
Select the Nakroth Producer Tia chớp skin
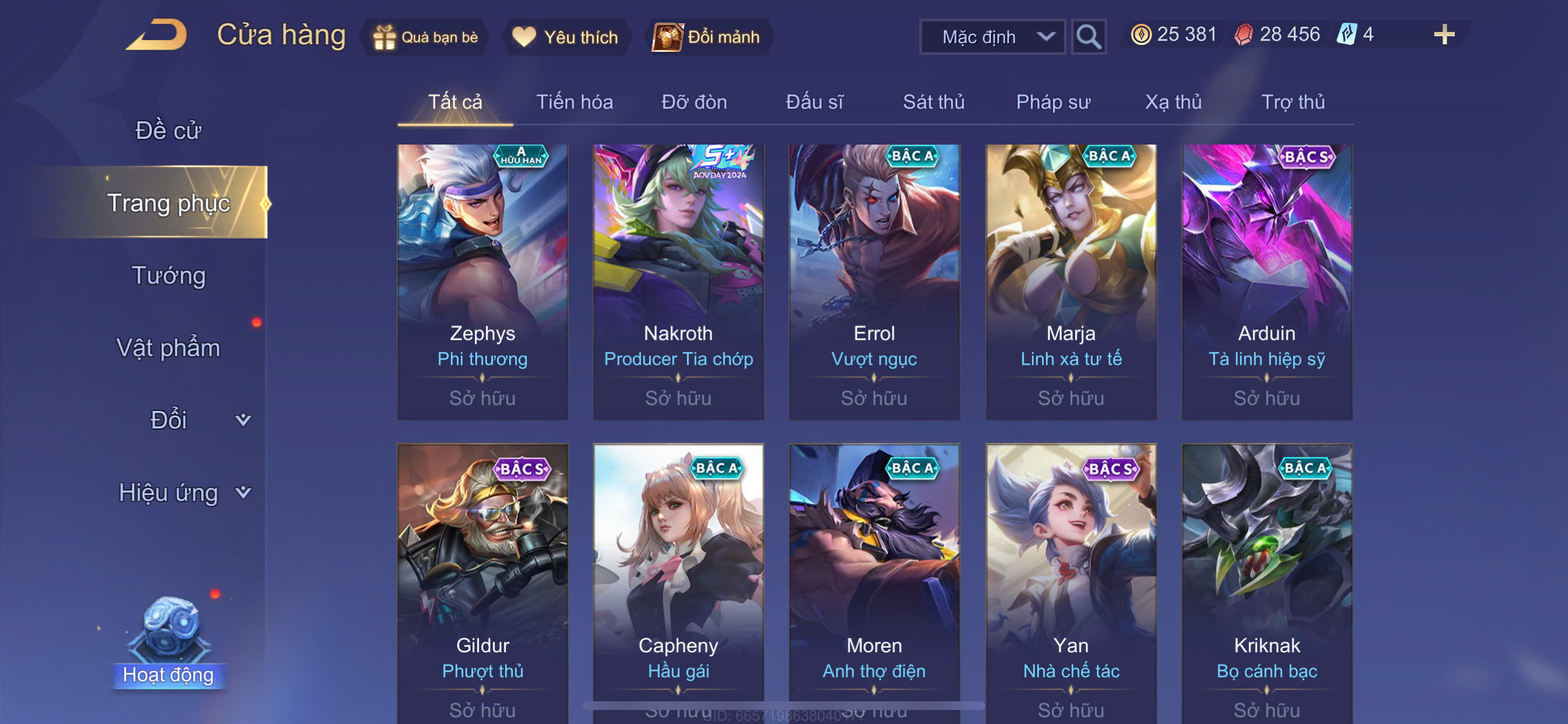(678, 282)
